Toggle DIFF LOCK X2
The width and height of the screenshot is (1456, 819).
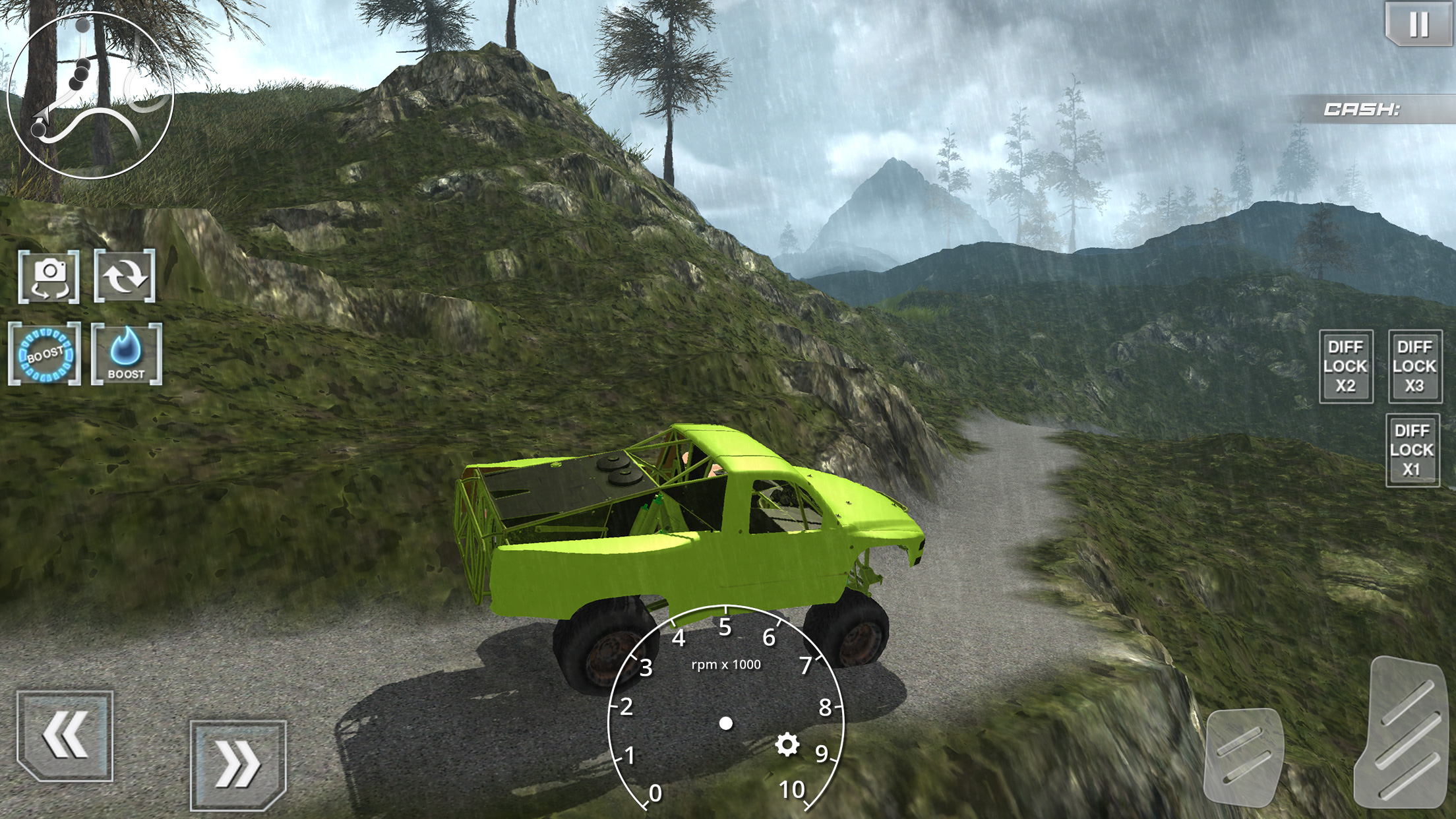pyautogui.click(x=1346, y=367)
